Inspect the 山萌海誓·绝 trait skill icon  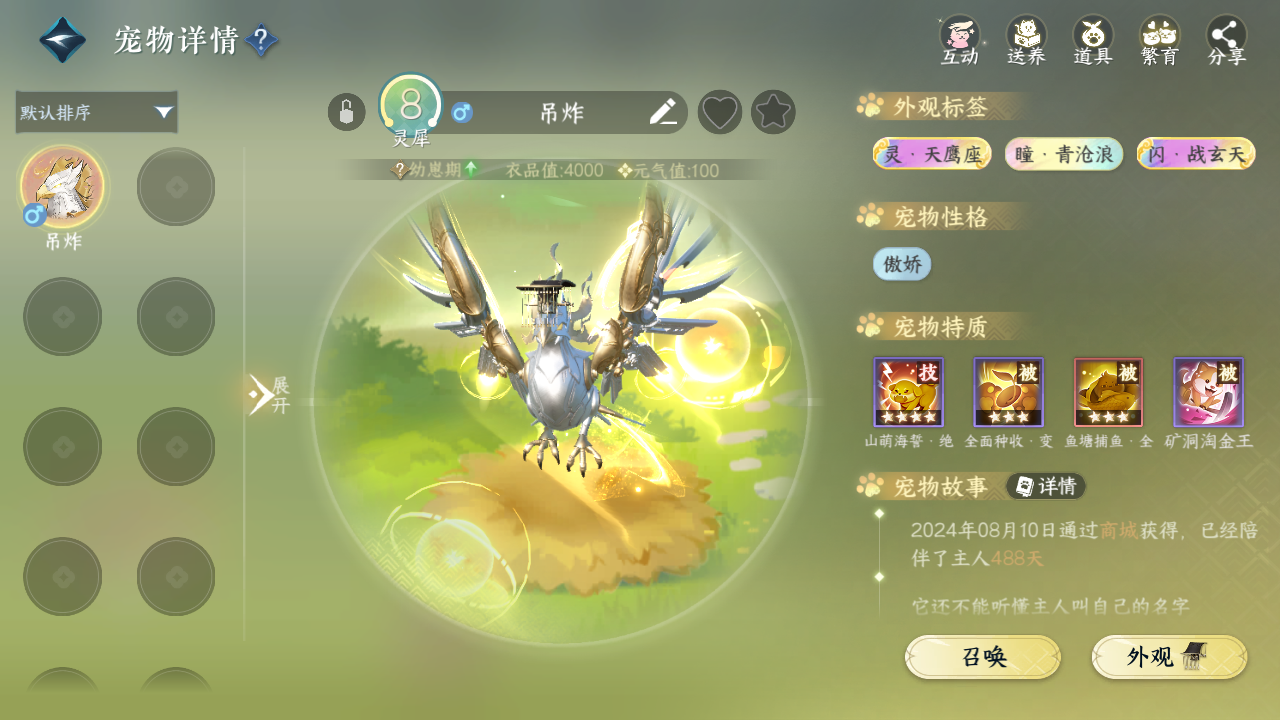(908, 393)
